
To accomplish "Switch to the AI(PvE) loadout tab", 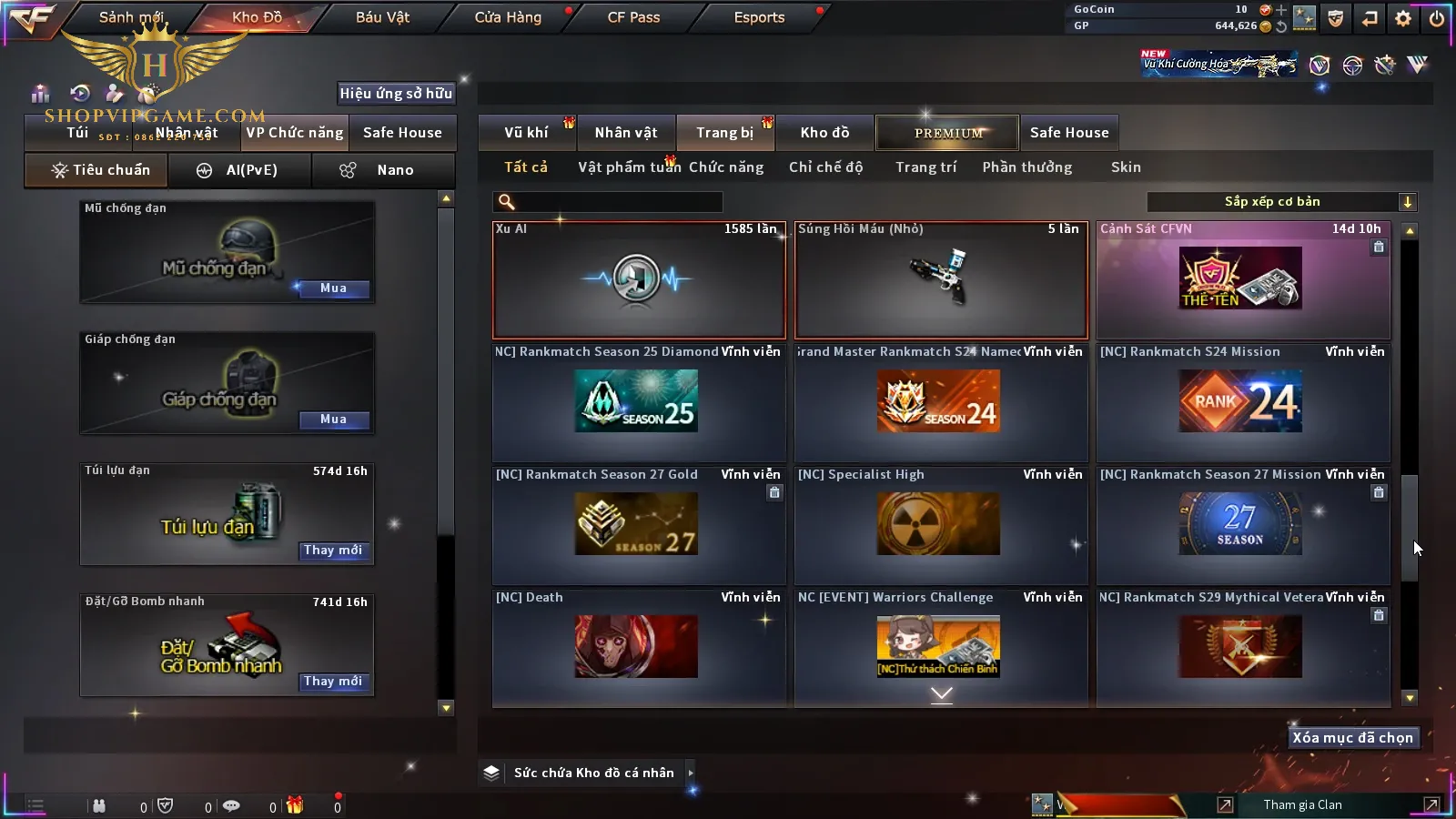I will (240, 170).
